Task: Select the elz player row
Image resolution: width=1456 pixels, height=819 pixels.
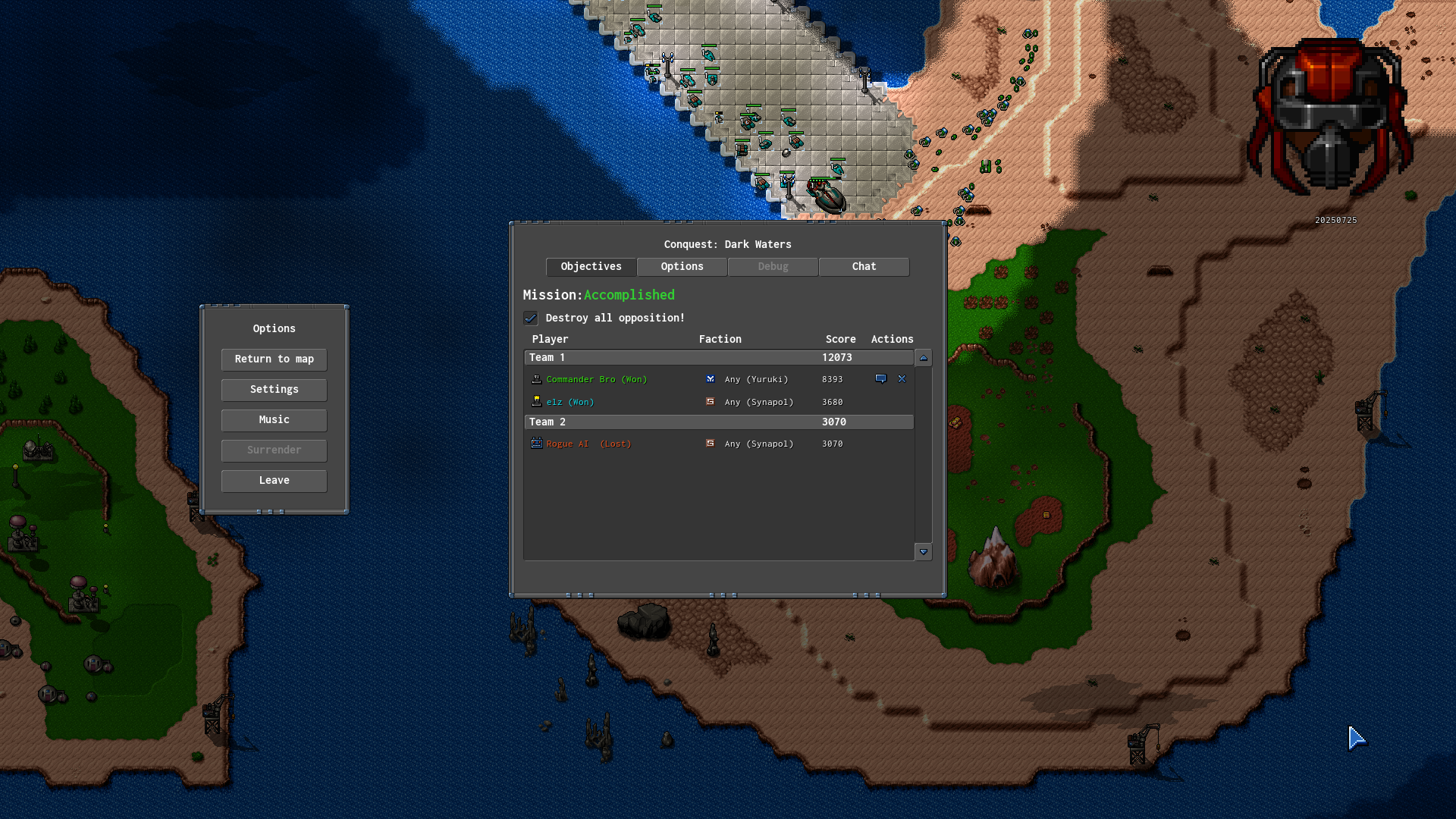Action: [x=570, y=402]
